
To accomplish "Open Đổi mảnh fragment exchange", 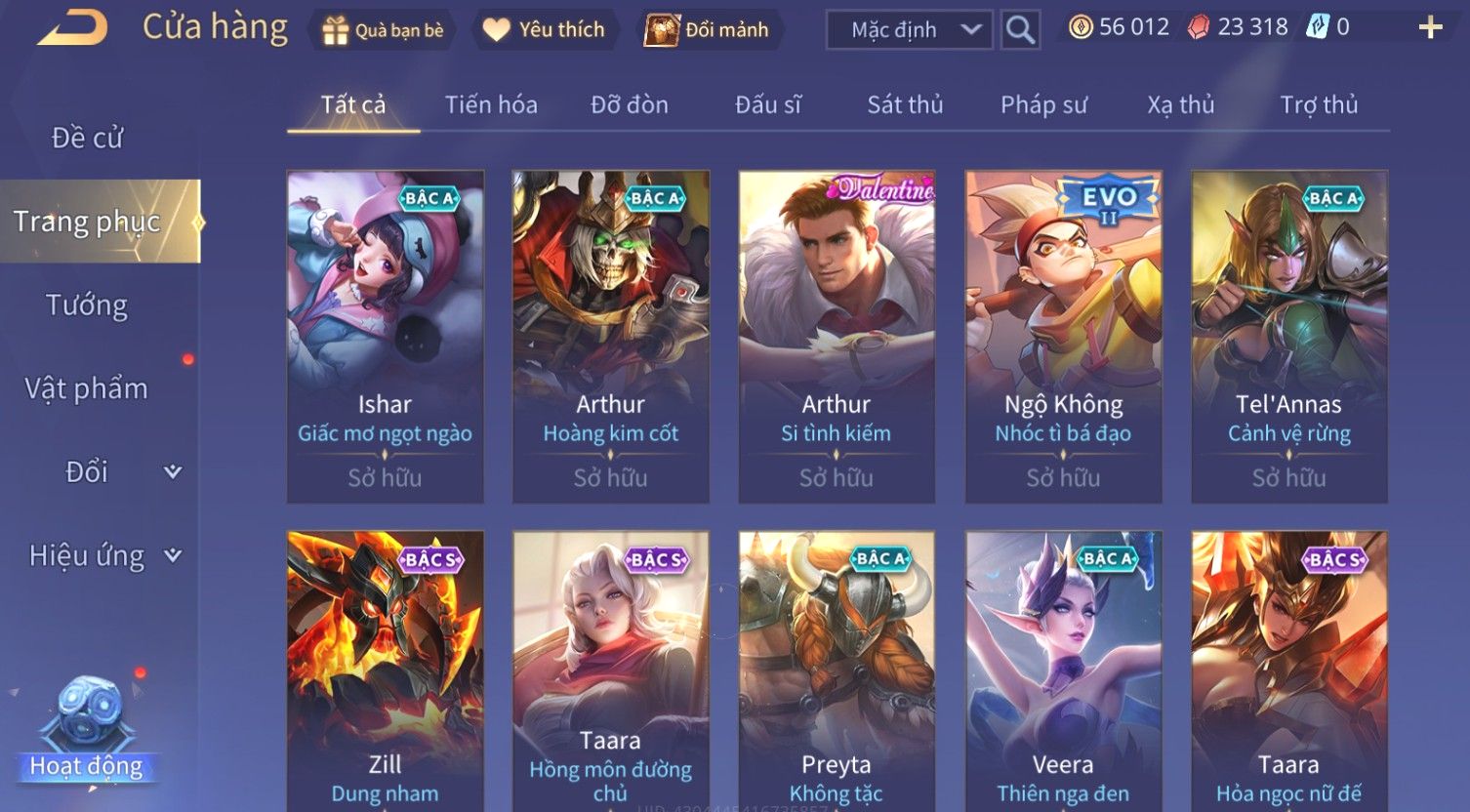I will tap(707, 30).
